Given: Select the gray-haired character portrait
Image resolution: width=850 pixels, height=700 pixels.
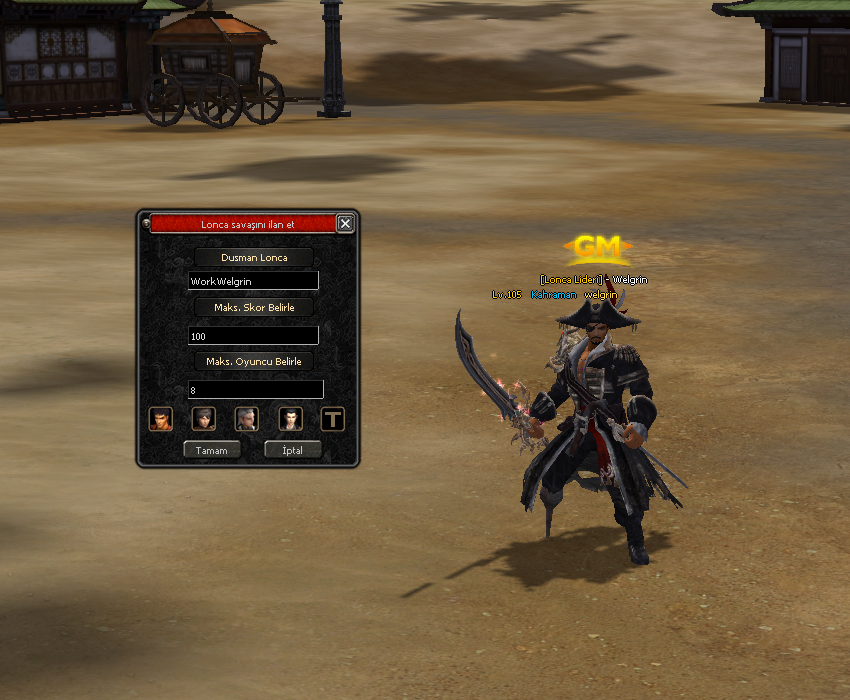Looking at the screenshot, I should pyautogui.click(x=247, y=418).
